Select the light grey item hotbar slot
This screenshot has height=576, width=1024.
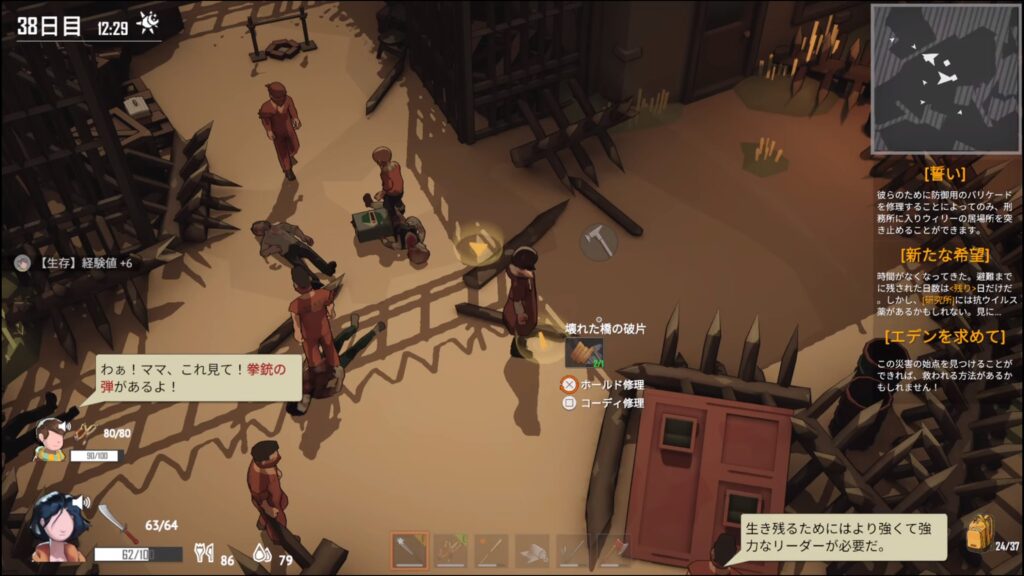[x=533, y=550]
